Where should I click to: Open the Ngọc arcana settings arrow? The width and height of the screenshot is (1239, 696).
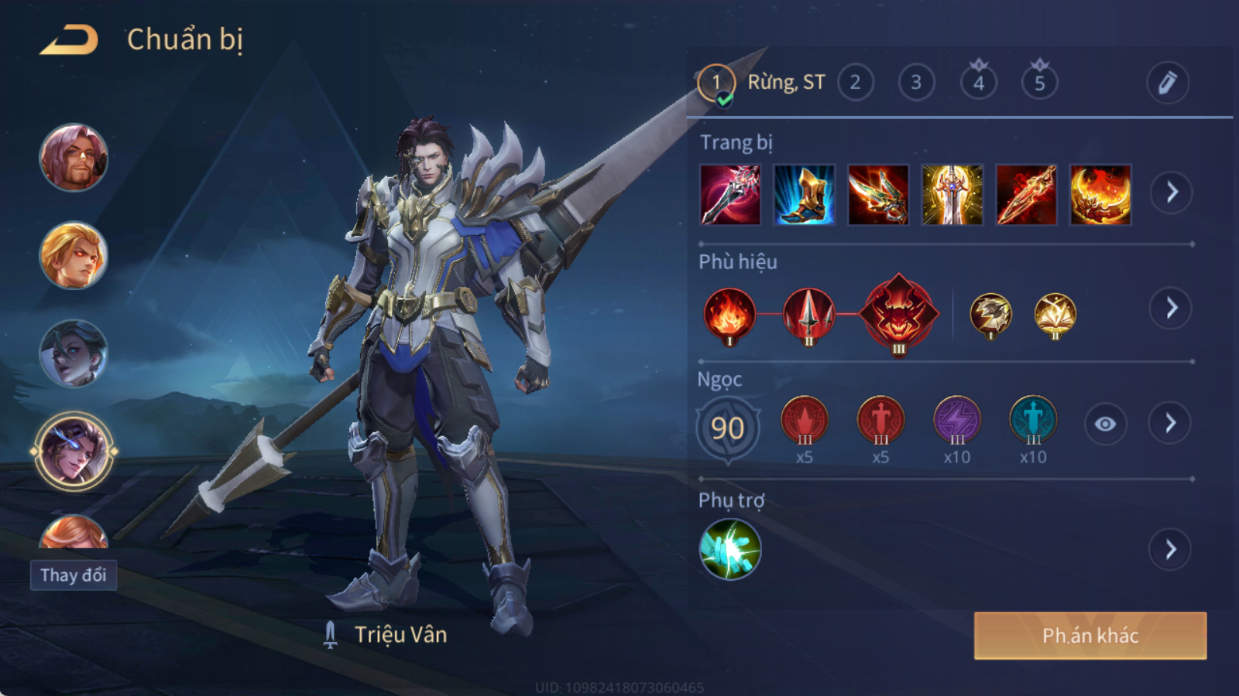1170,424
